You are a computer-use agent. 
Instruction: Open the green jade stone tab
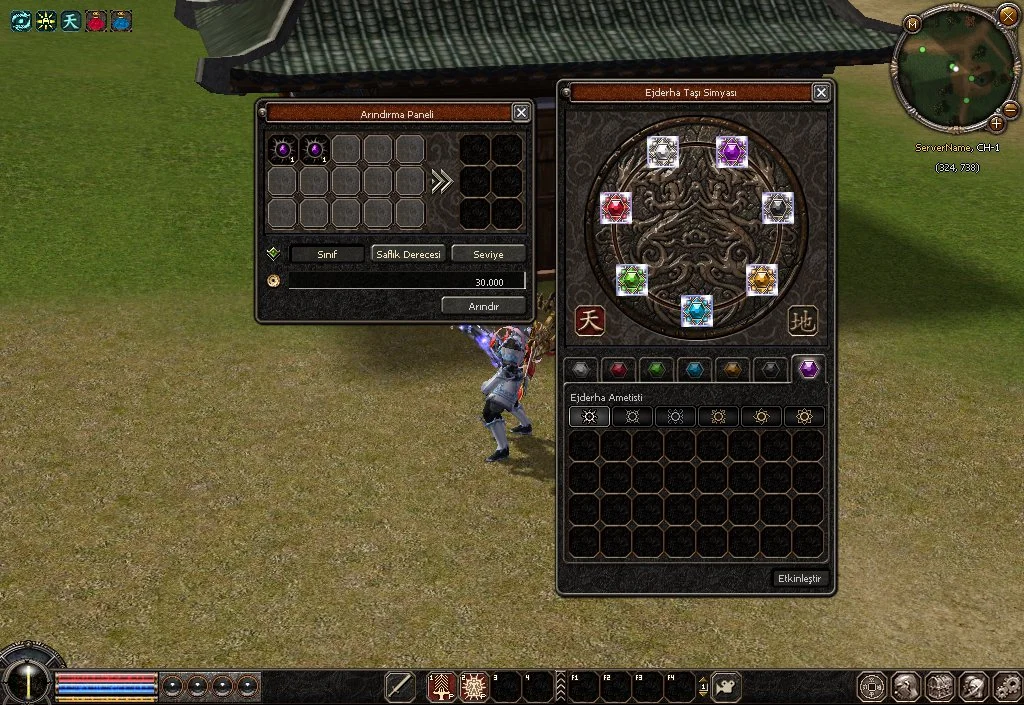(x=656, y=369)
